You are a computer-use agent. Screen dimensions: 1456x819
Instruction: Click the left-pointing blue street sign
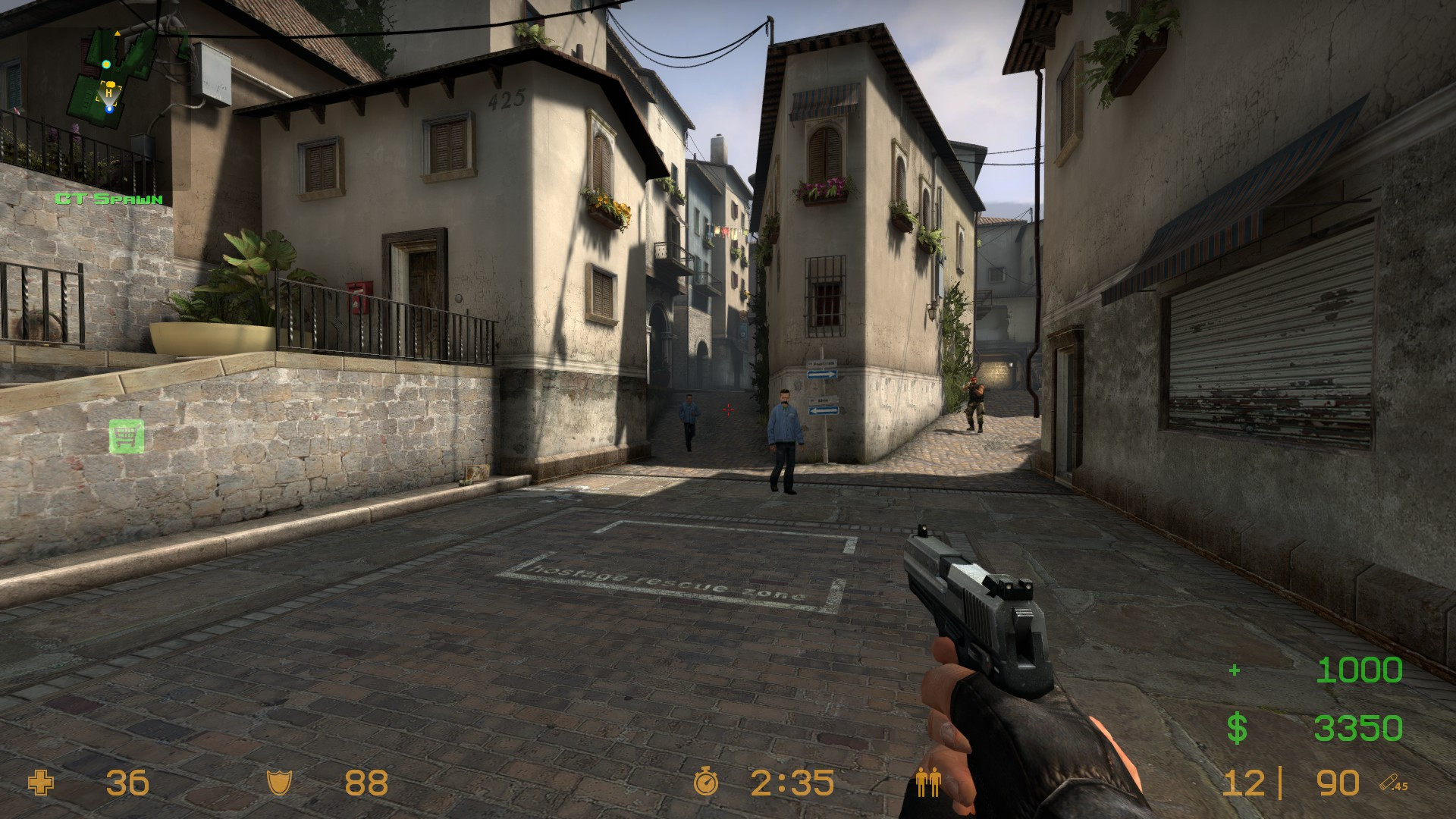[x=824, y=410]
